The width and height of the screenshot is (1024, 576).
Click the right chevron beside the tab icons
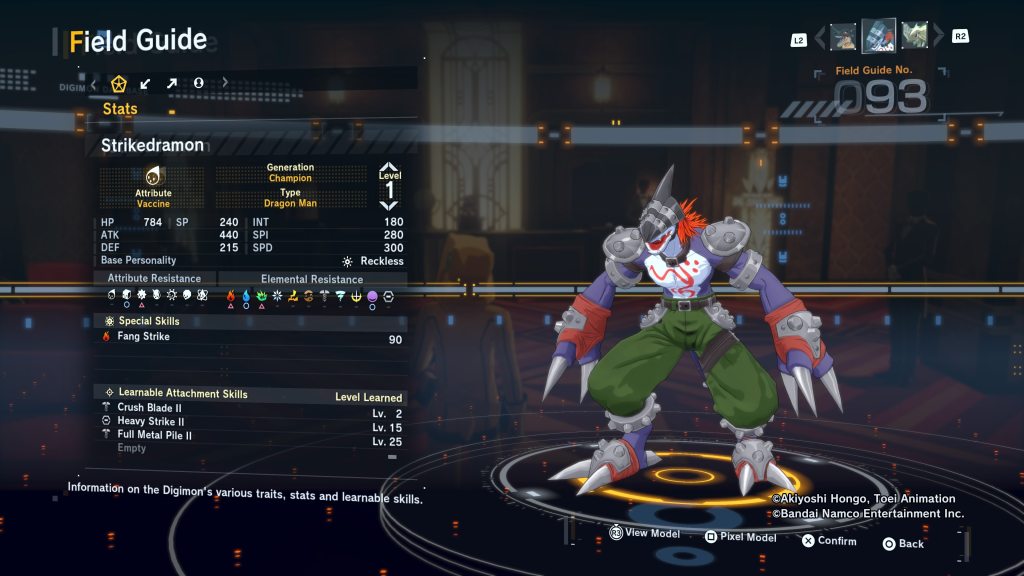[225, 83]
